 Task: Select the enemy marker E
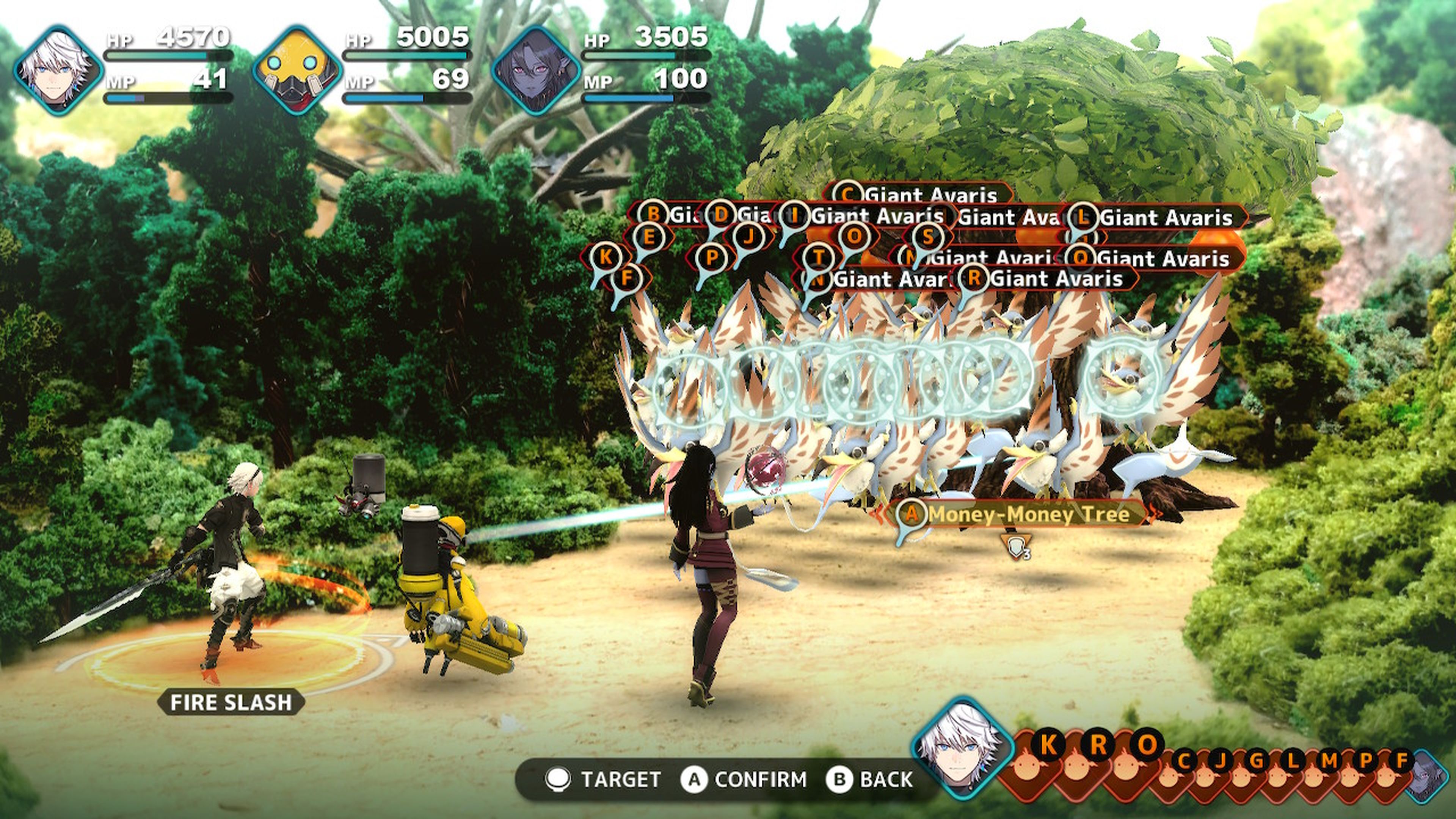click(648, 236)
